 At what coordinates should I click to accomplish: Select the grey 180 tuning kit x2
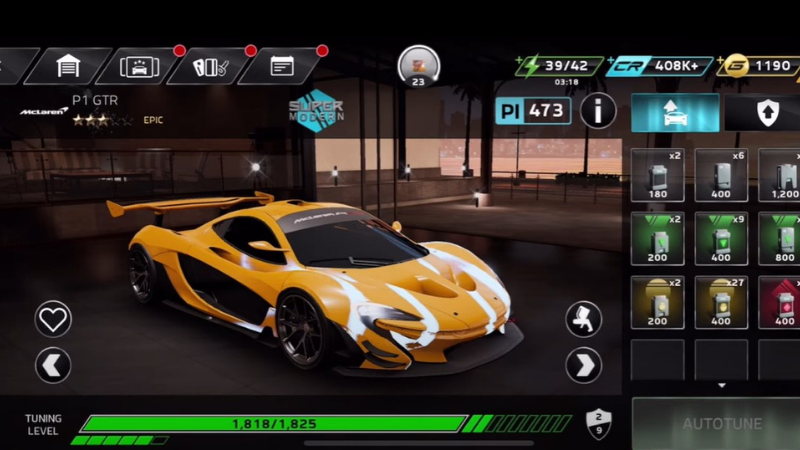(x=657, y=175)
